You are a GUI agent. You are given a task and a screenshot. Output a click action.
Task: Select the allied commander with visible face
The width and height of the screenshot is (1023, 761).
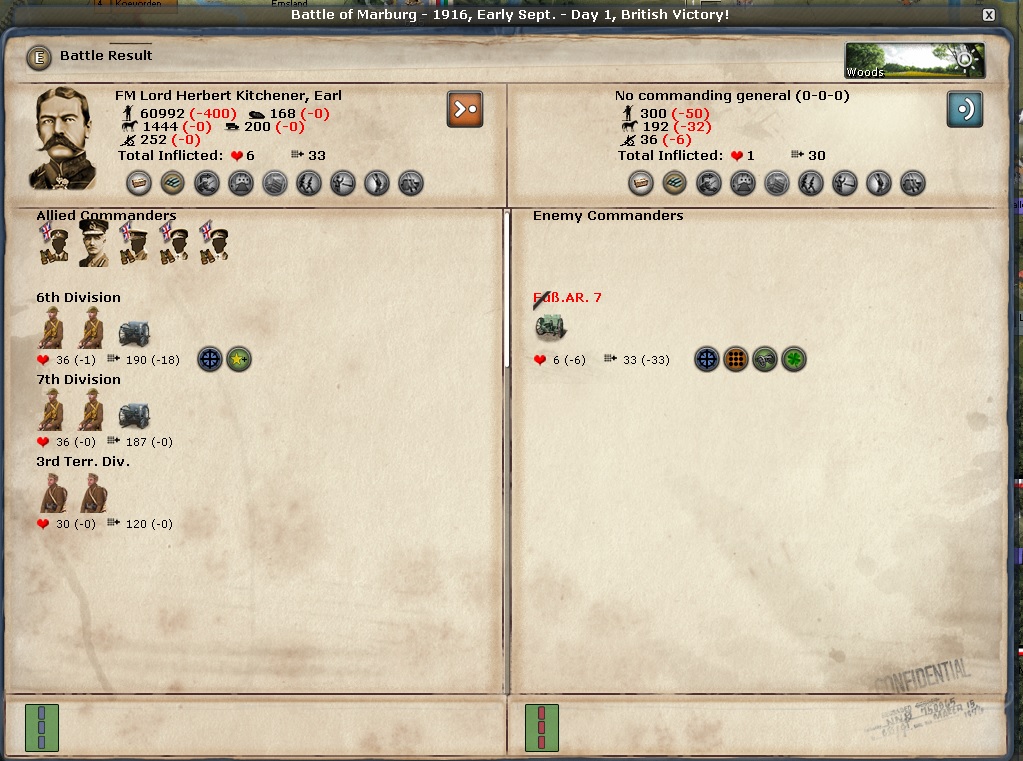pos(94,243)
